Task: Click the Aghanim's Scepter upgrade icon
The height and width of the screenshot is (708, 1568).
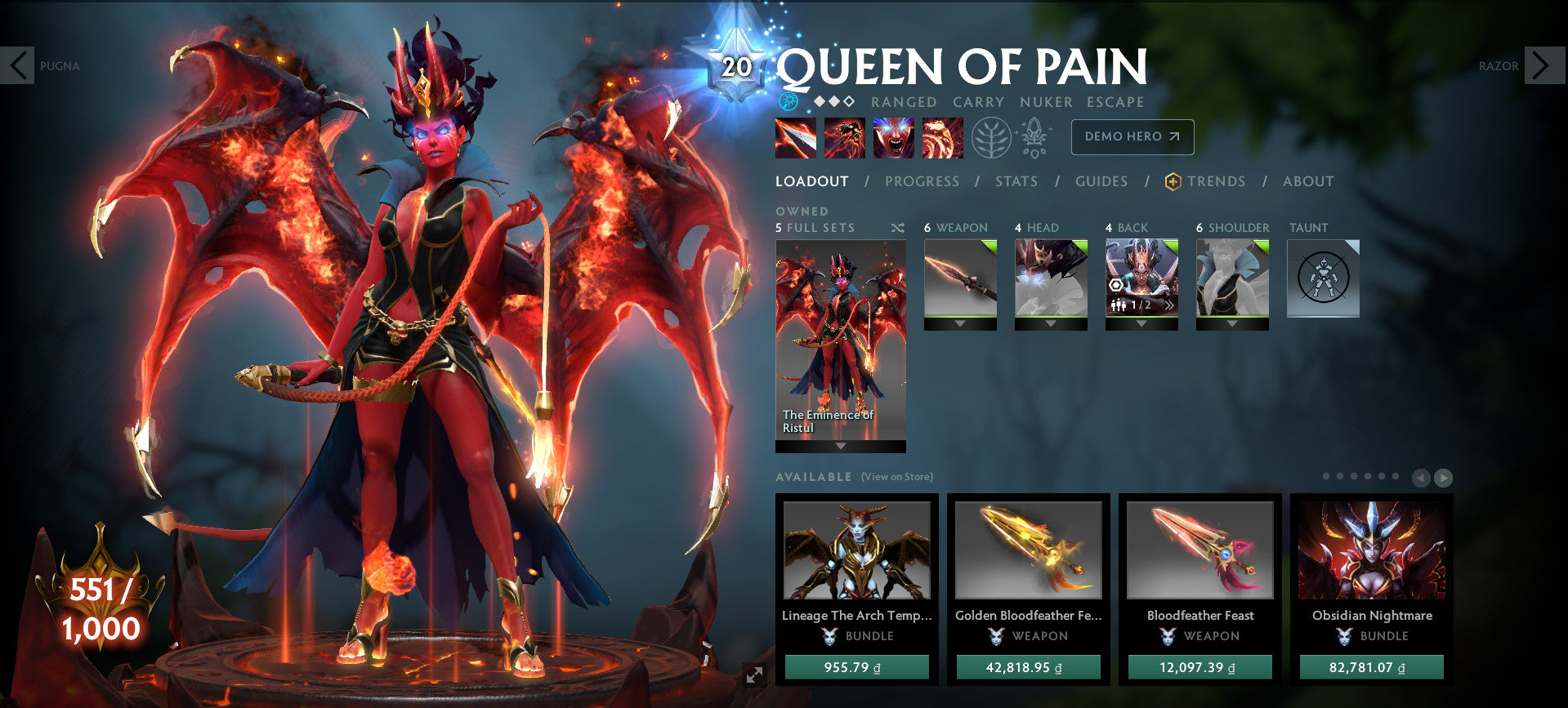Action: pyautogui.click(x=1033, y=137)
